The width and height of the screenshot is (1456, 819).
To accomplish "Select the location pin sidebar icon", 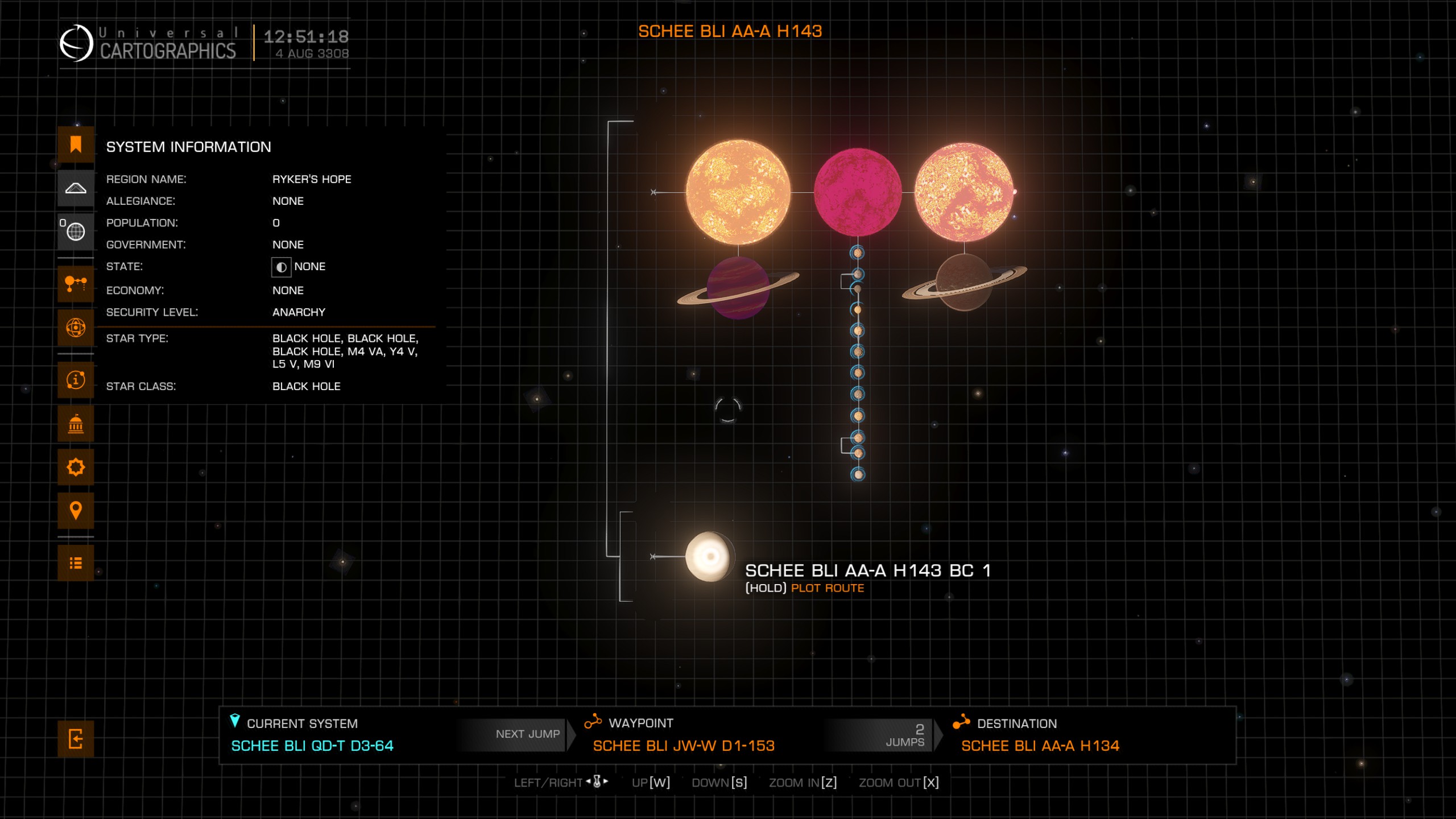I will pyautogui.click(x=76, y=510).
